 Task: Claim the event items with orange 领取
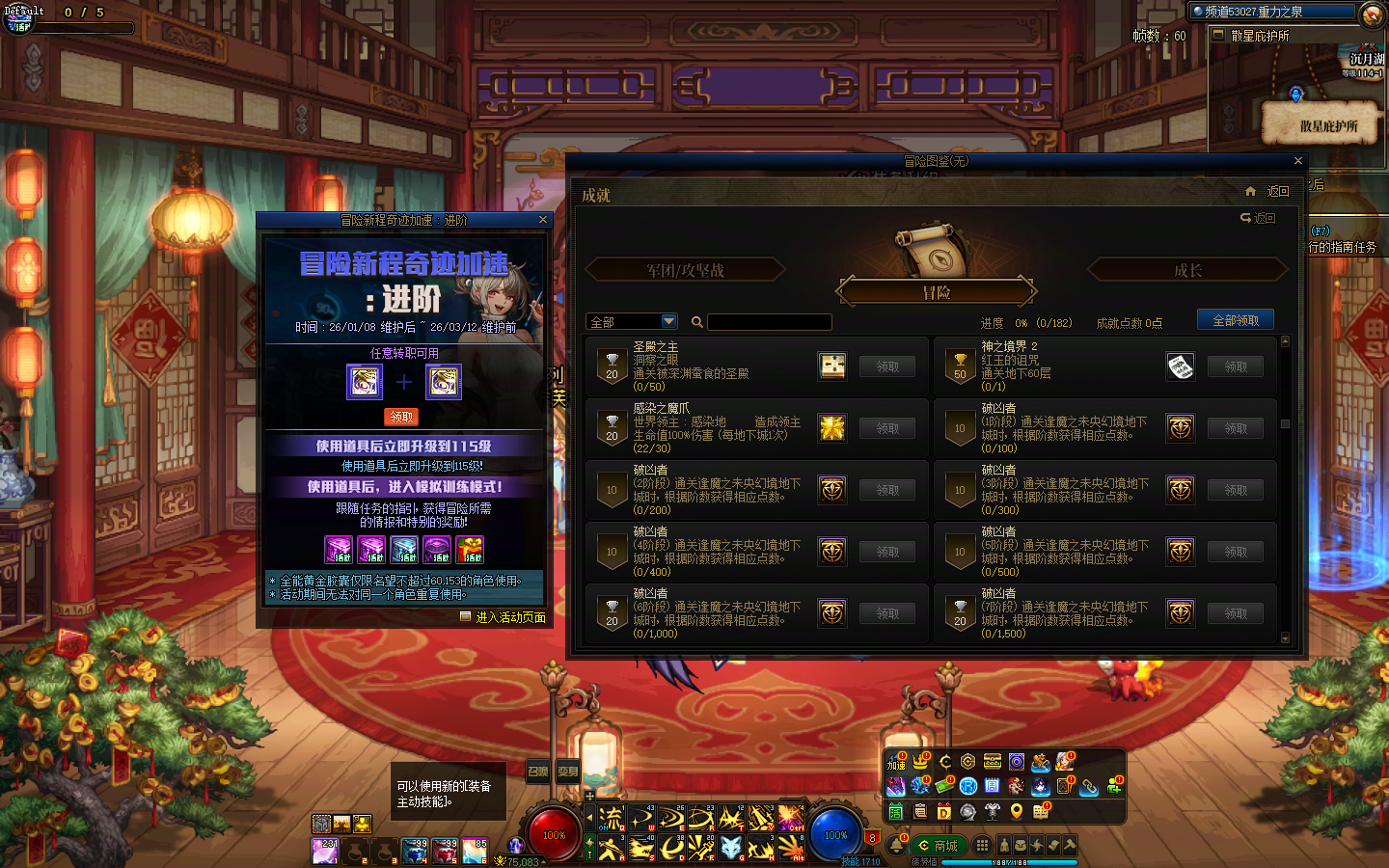click(402, 417)
